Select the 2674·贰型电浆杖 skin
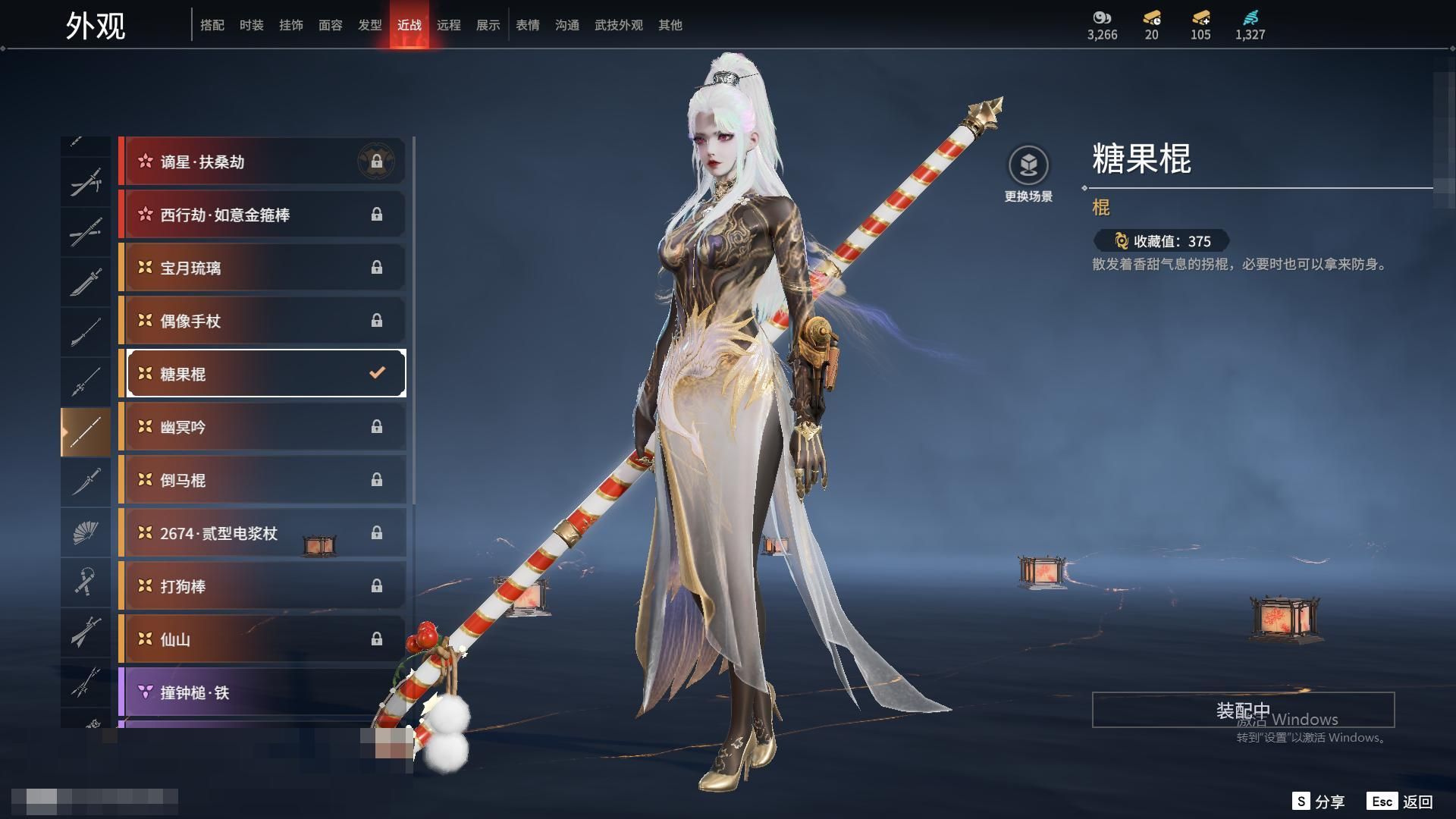 click(262, 533)
